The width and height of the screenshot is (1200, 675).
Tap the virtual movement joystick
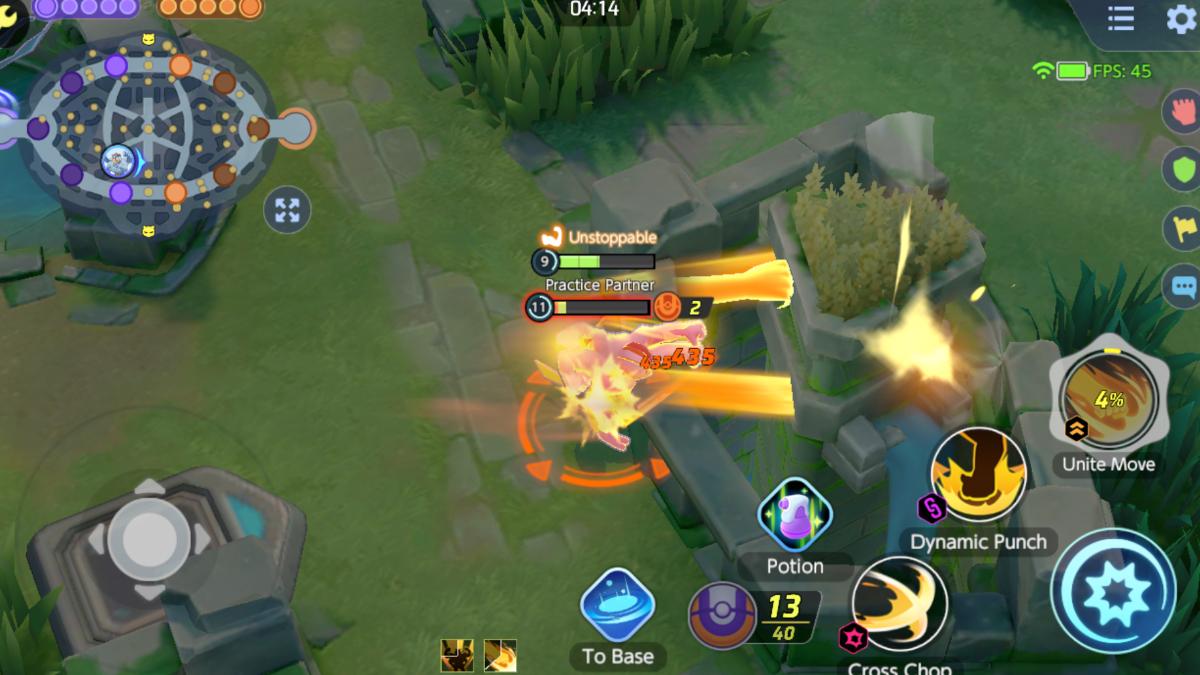tap(149, 539)
